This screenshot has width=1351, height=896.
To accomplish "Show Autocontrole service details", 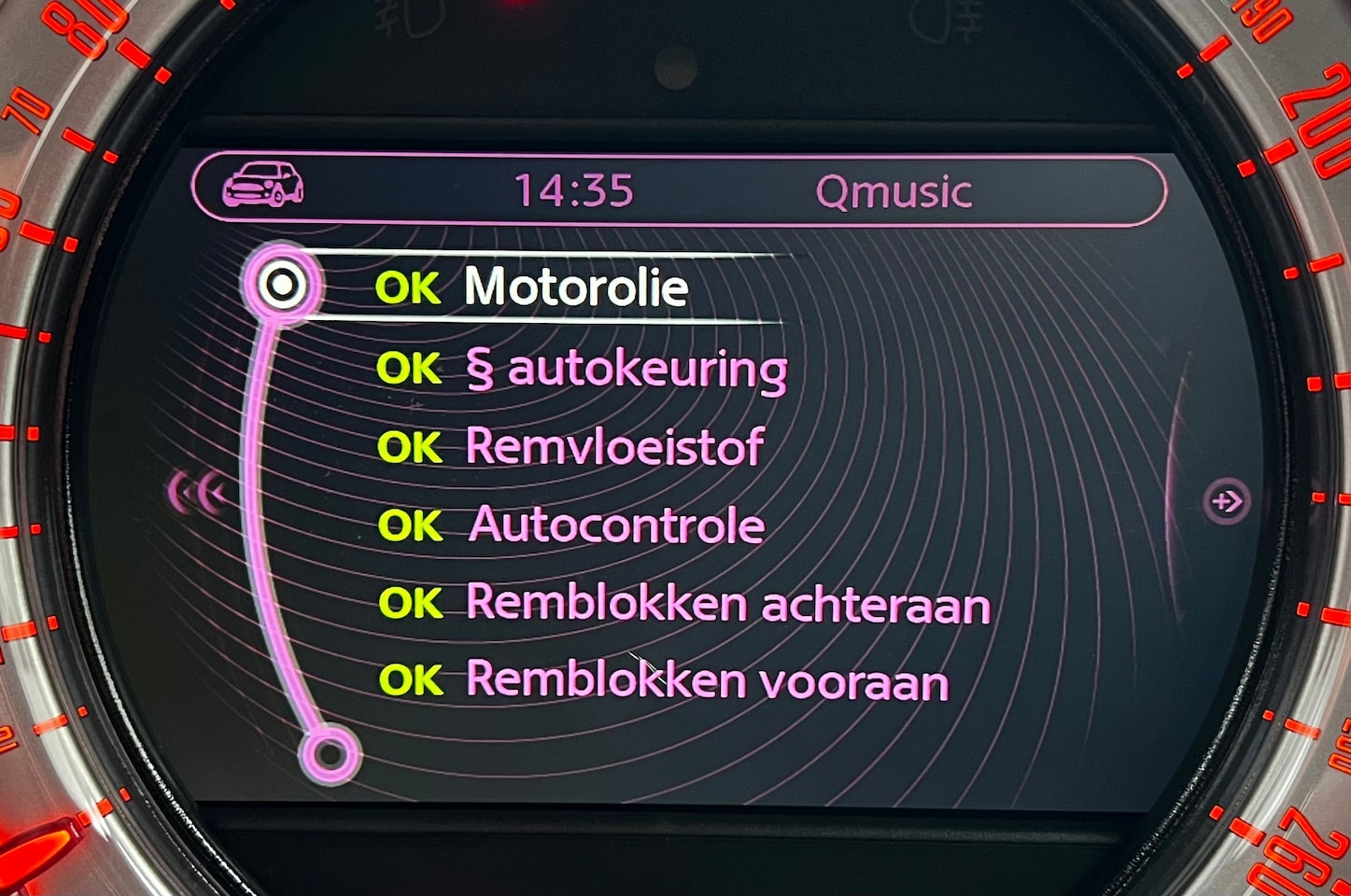I will coord(616,525).
